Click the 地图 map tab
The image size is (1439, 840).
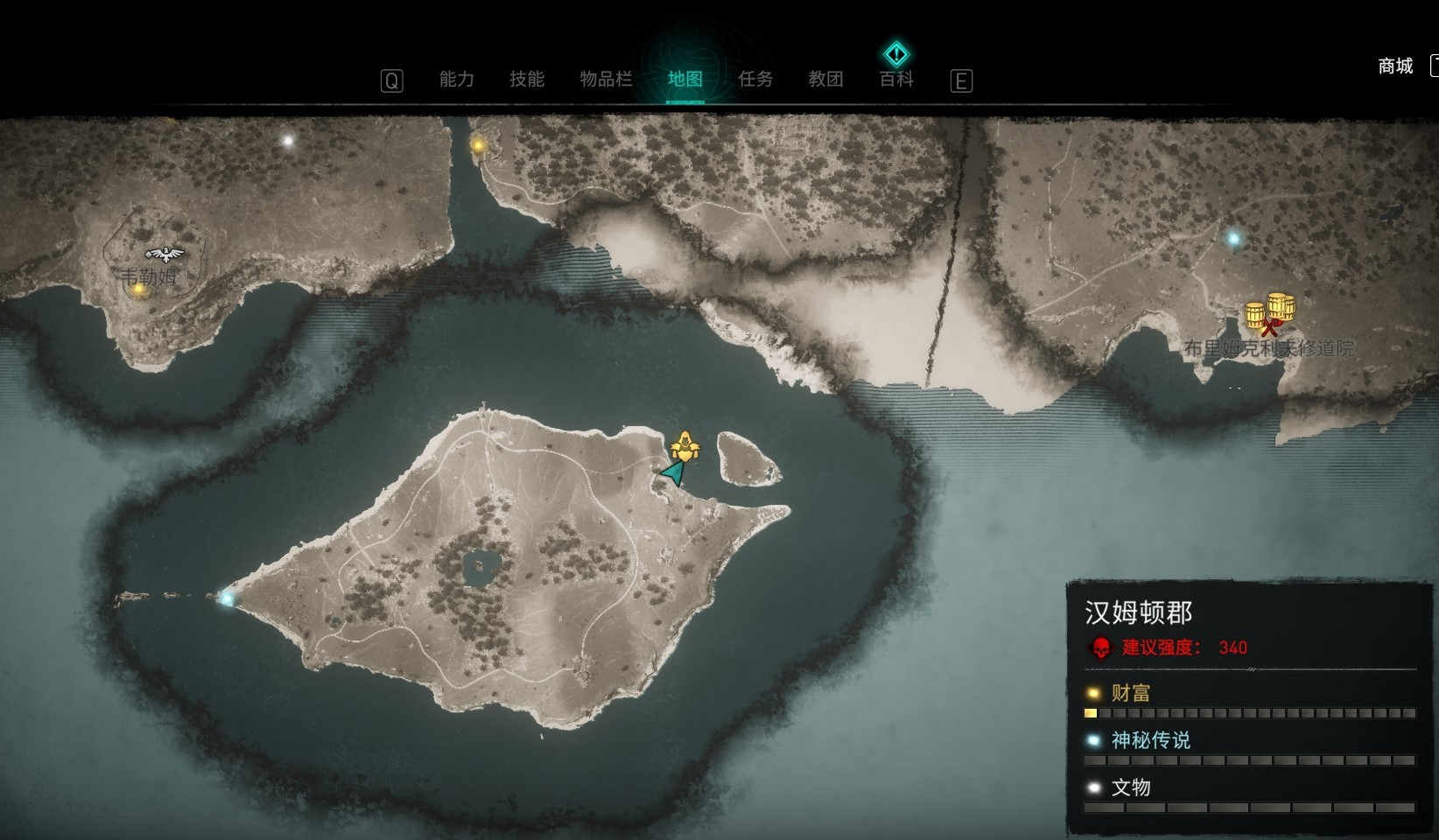[x=684, y=80]
